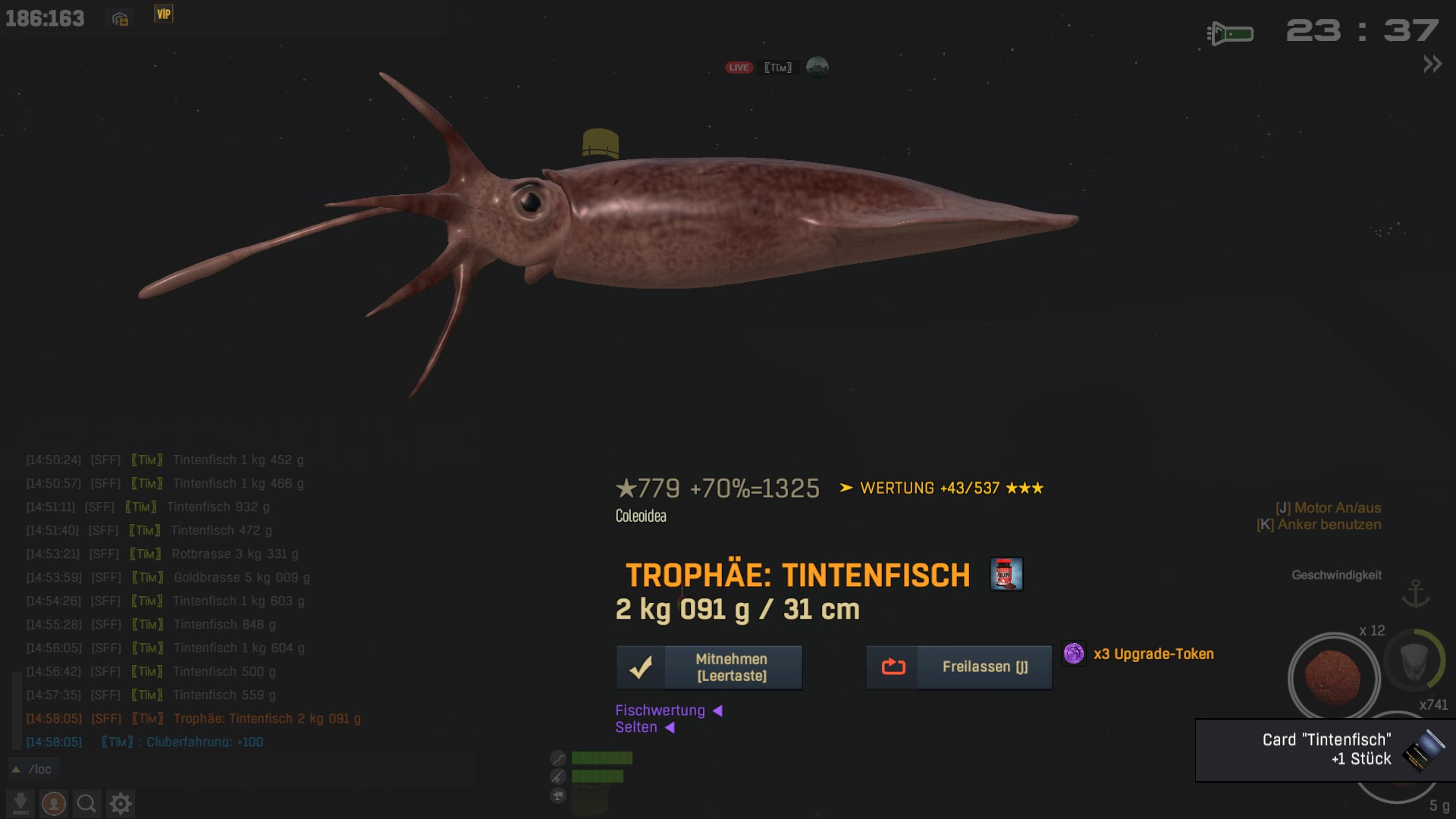Click the trophy fish item icon beside title
Image resolution: width=1456 pixels, height=819 pixels.
(x=1006, y=574)
